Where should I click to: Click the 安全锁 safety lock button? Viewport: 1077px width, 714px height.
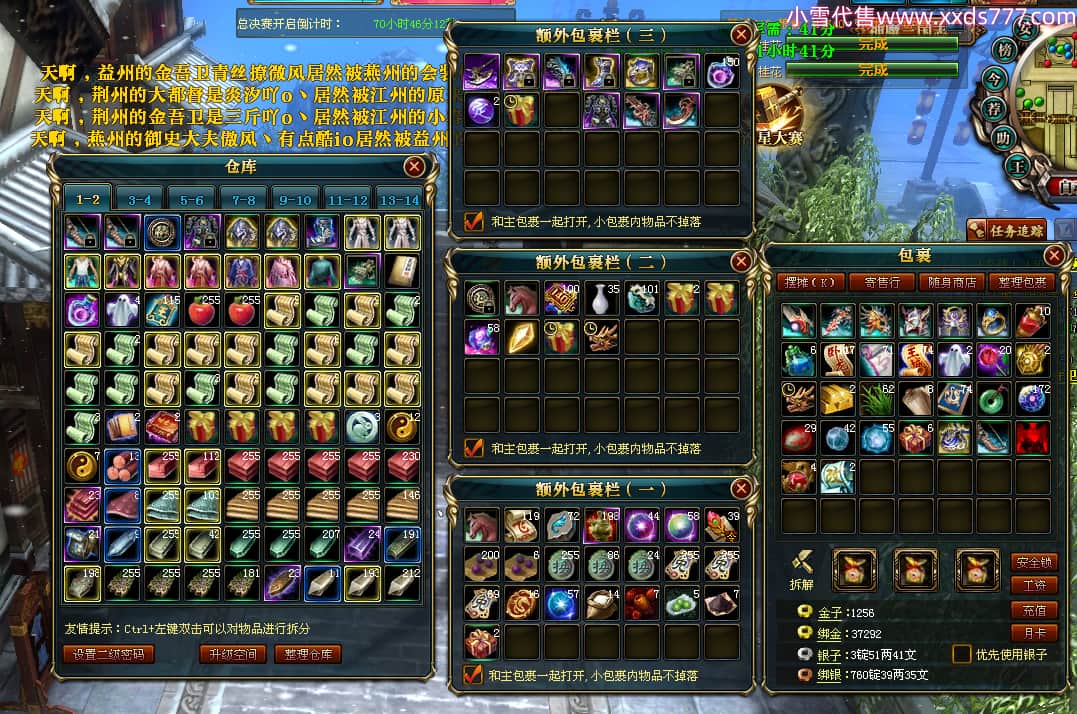[x=1034, y=562]
